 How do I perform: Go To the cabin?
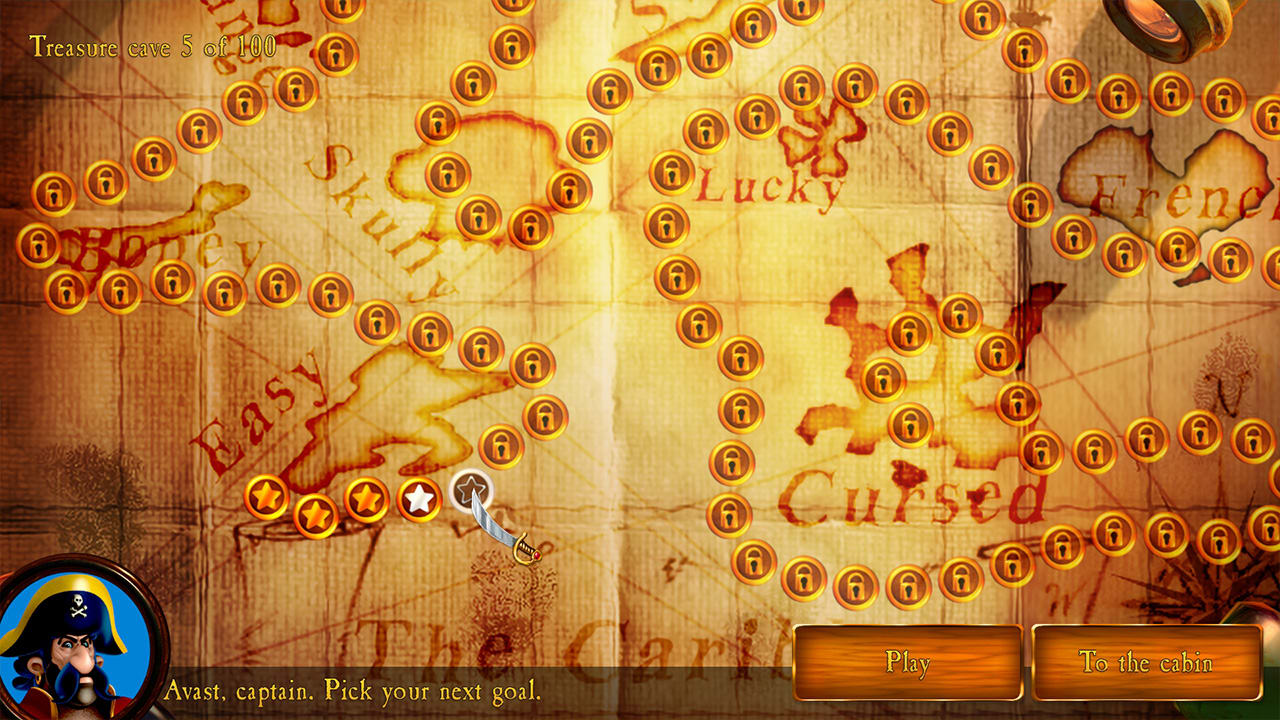(1148, 661)
